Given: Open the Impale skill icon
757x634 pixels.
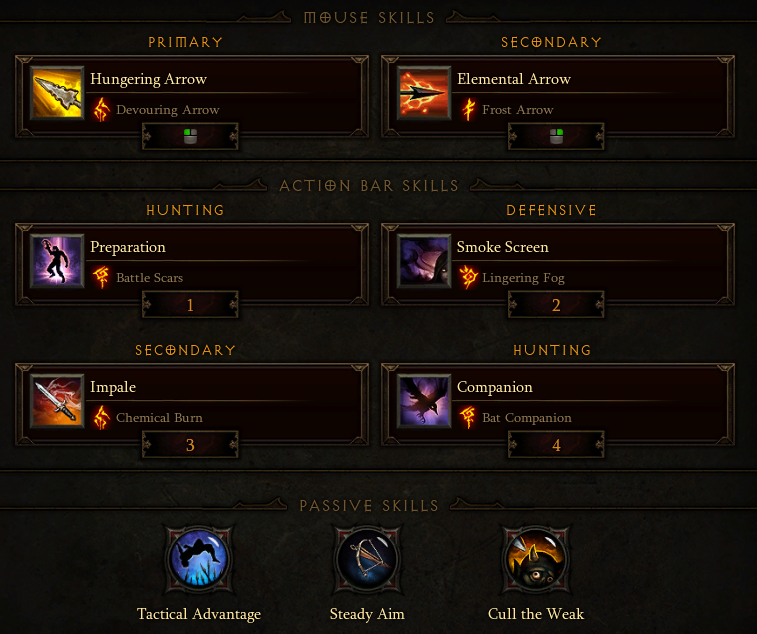Looking at the screenshot, I should (57, 401).
